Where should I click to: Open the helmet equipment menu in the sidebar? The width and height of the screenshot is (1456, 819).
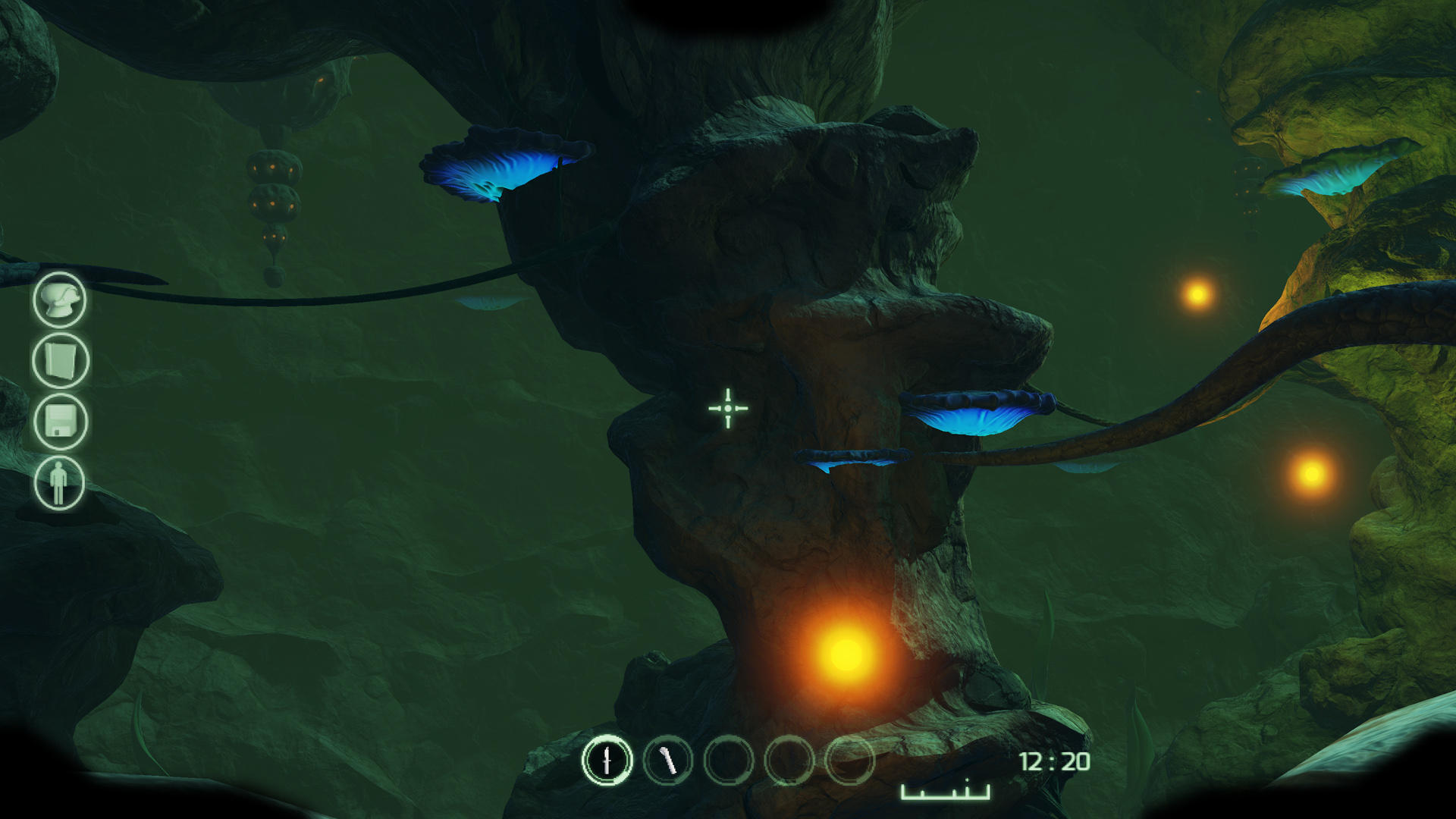point(59,299)
